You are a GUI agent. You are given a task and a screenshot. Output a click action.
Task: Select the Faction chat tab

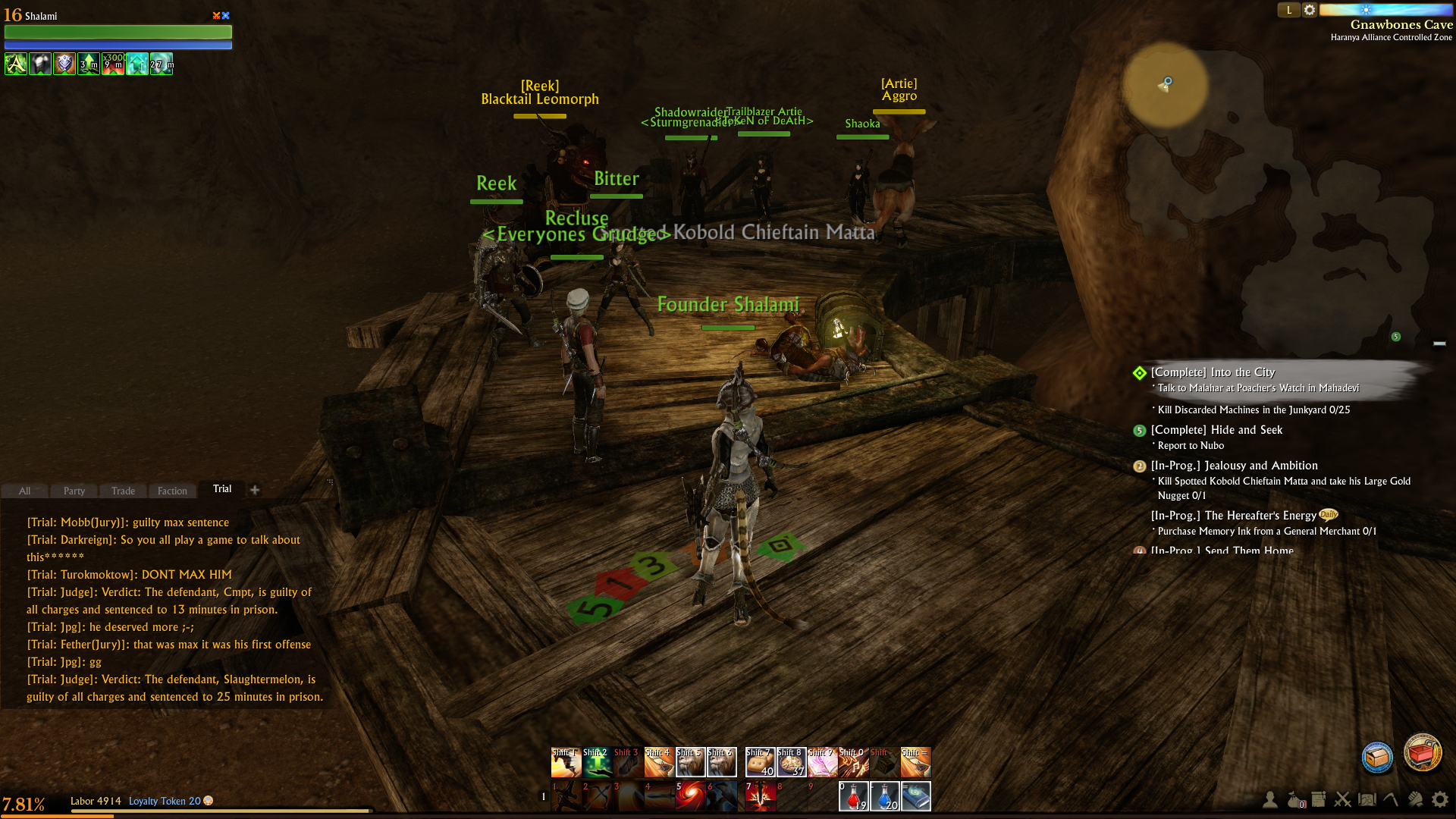click(x=172, y=491)
